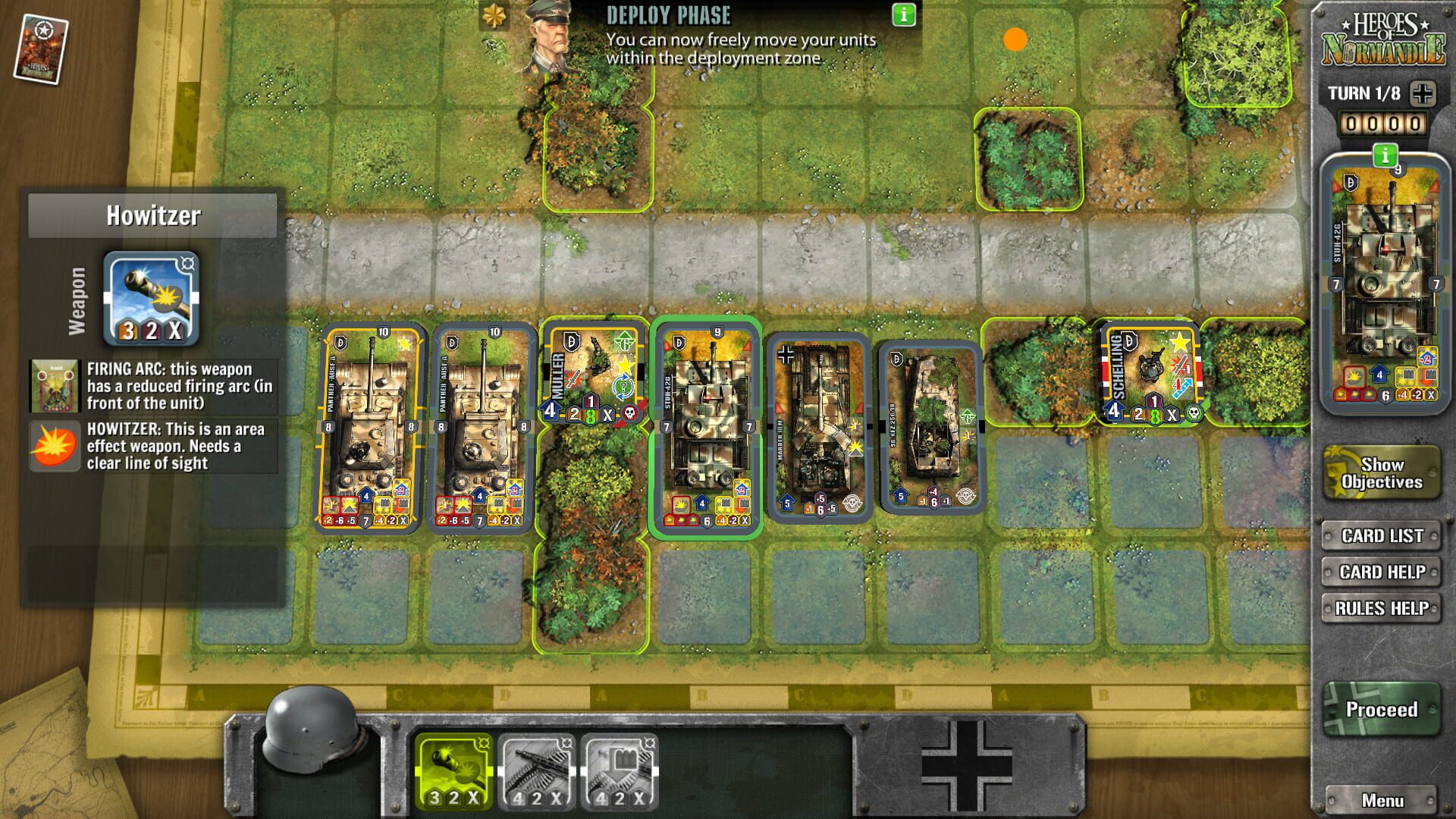The width and height of the screenshot is (1456, 819).
Task: Open the CARD LIST panel
Action: 1382,536
